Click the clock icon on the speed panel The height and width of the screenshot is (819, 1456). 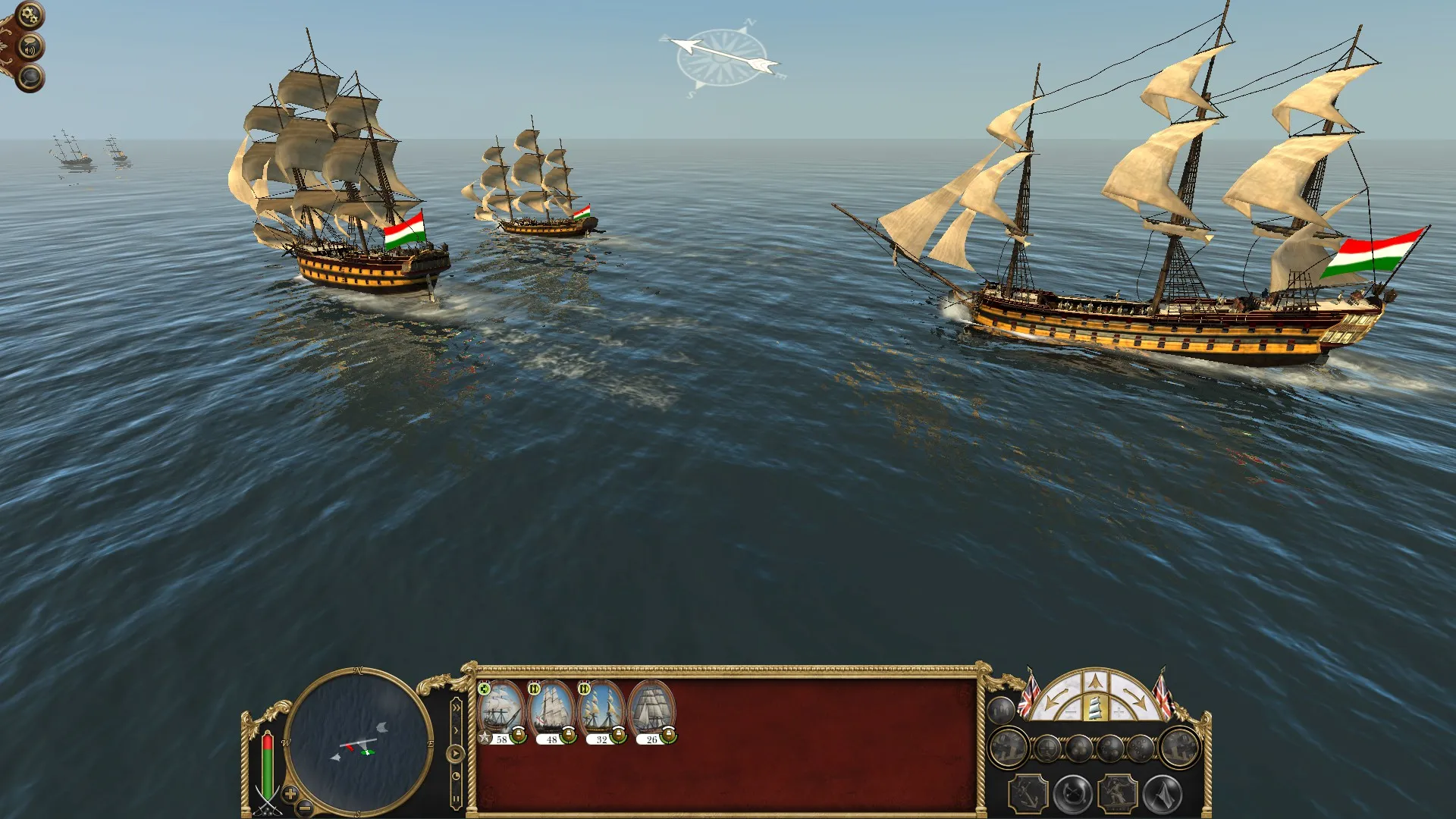[x=457, y=776]
